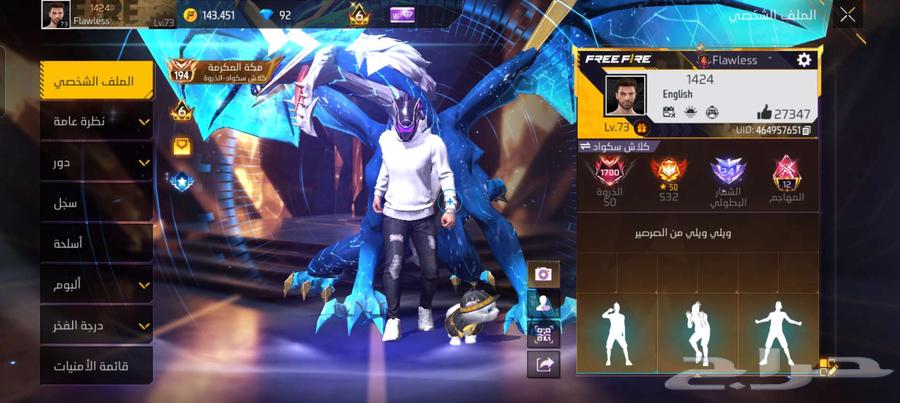
Task: Select the مكة المكرمة rank 194 banner
Action: pyautogui.click(x=210, y=68)
